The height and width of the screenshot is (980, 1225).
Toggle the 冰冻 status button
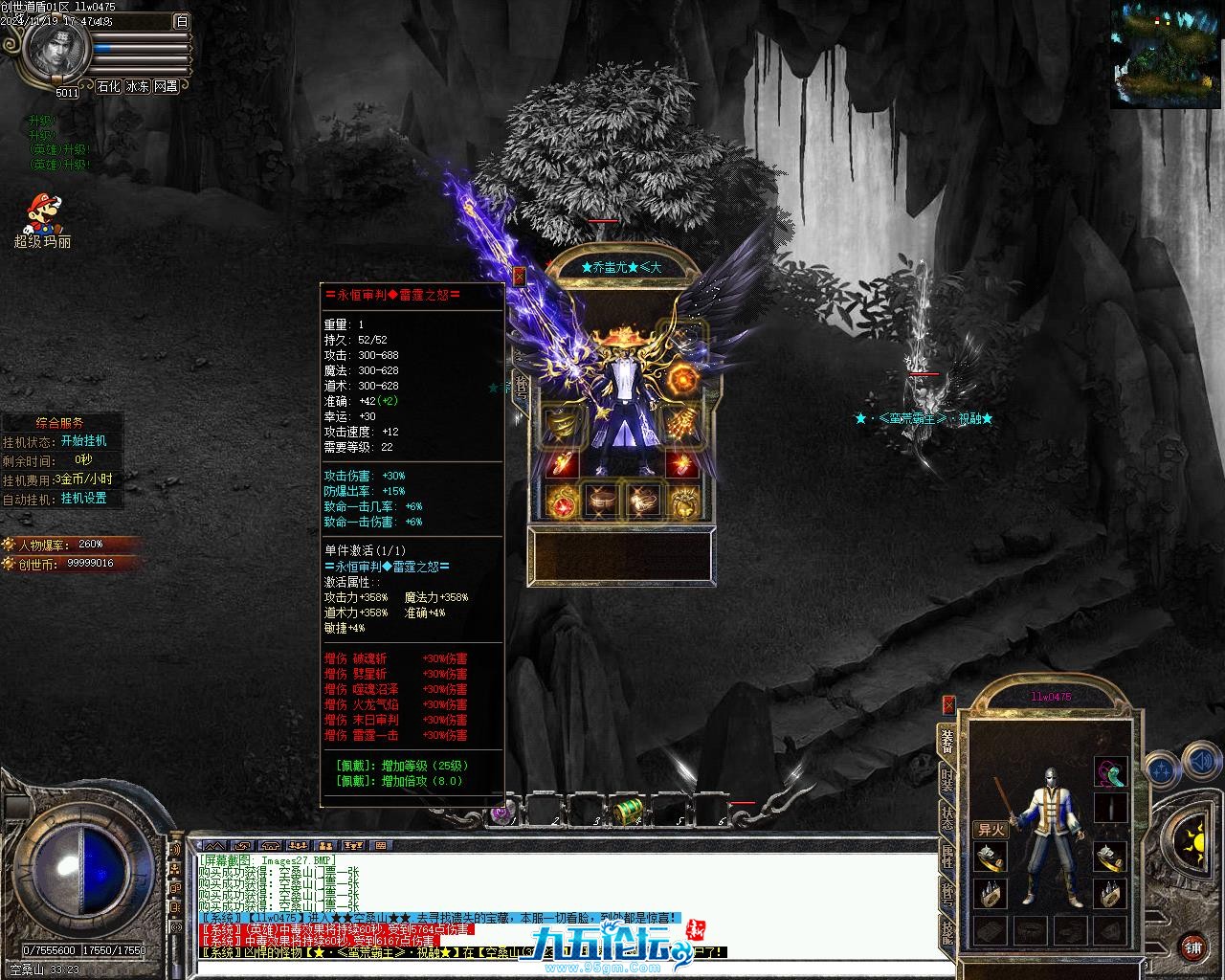[137, 86]
